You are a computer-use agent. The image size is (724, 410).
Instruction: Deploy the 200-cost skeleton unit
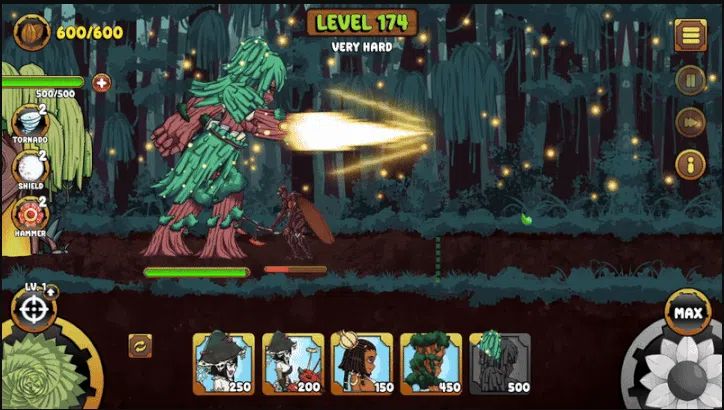pyautogui.click(x=292, y=363)
